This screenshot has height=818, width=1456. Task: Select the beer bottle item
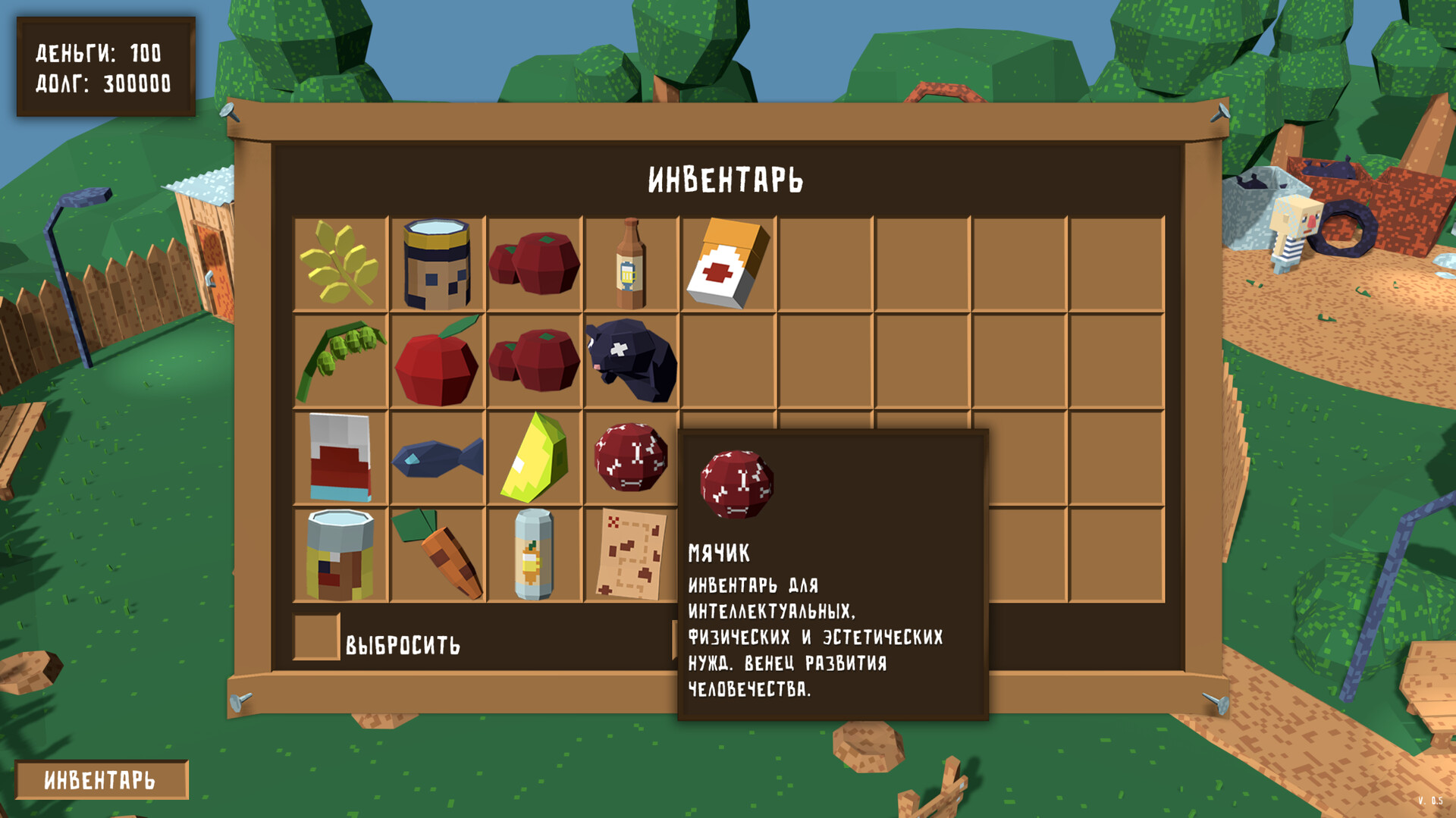[x=631, y=264]
